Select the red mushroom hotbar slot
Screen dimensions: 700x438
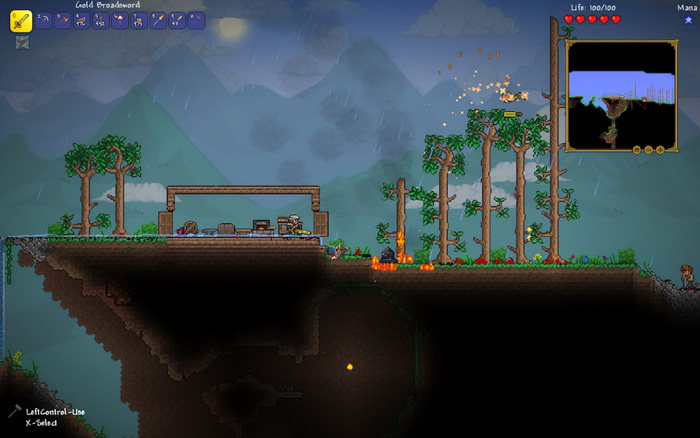tap(119, 20)
